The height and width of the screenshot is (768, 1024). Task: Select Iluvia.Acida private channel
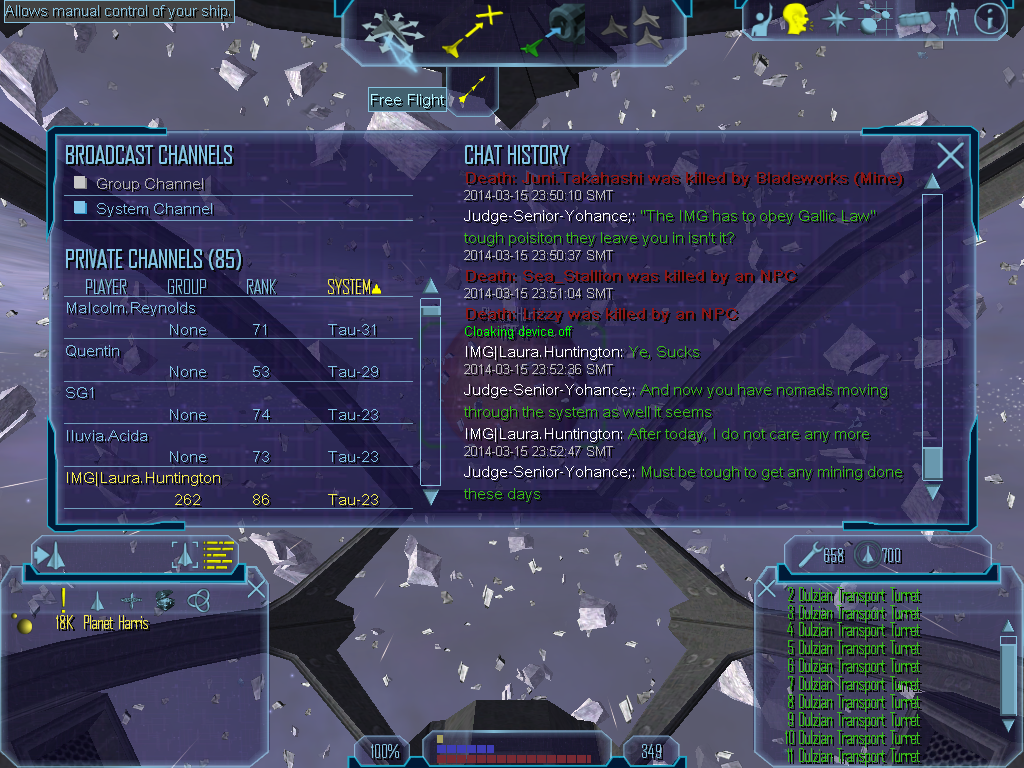[x=109, y=436]
